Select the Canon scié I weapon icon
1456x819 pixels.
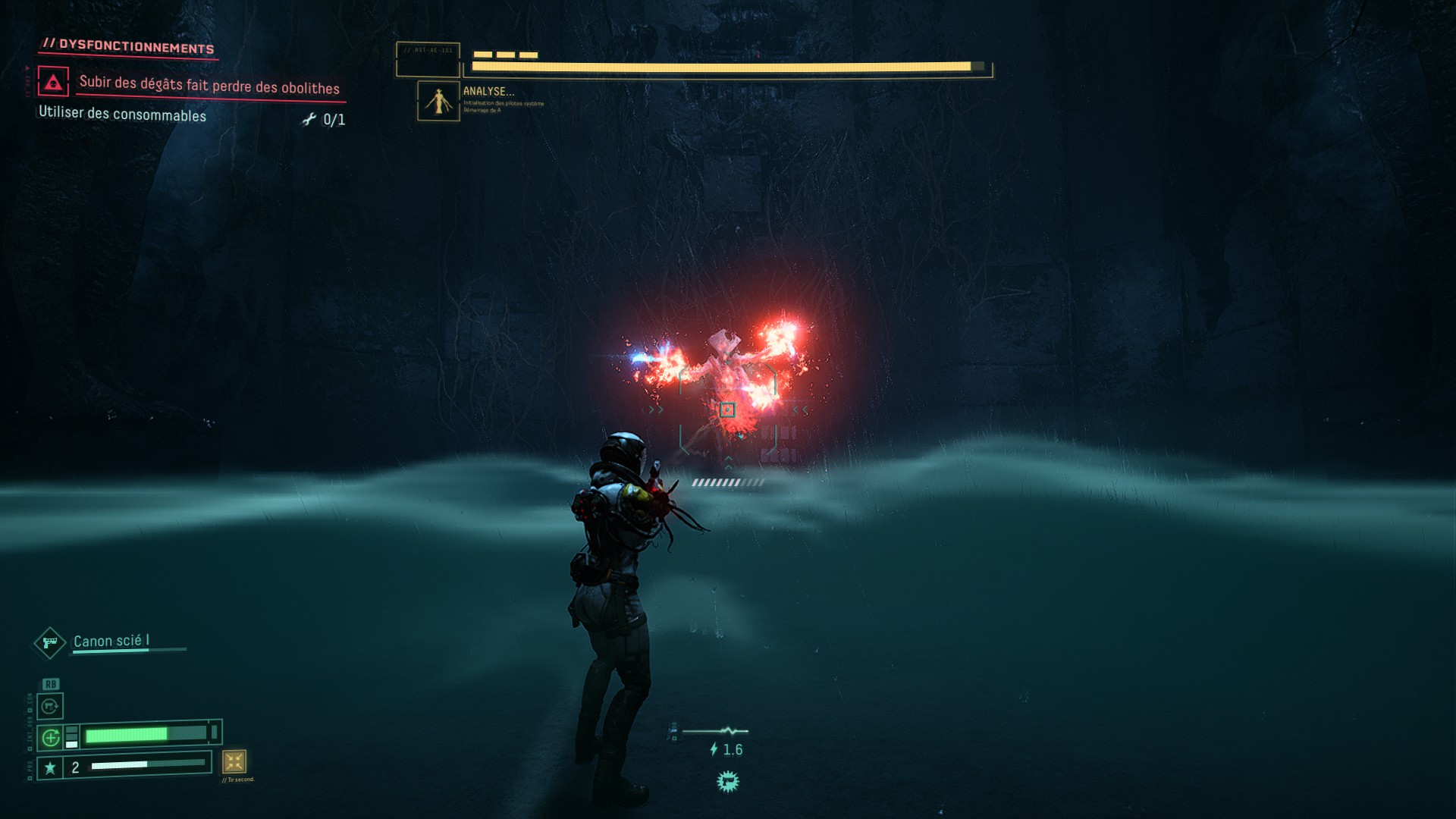[50, 643]
